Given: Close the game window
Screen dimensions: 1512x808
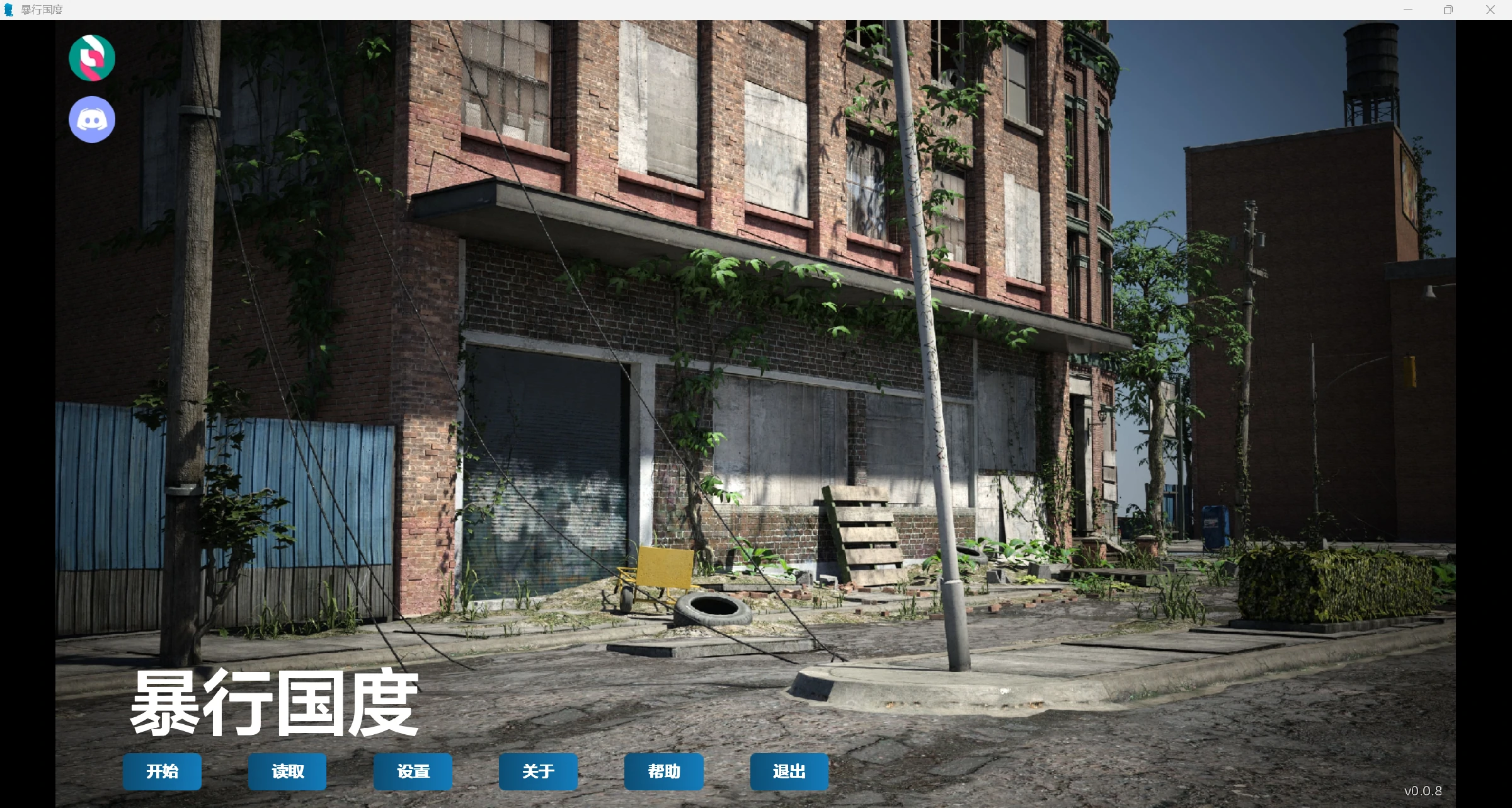Looking at the screenshot, I should pyautogui.click(x=1490, y=9).
